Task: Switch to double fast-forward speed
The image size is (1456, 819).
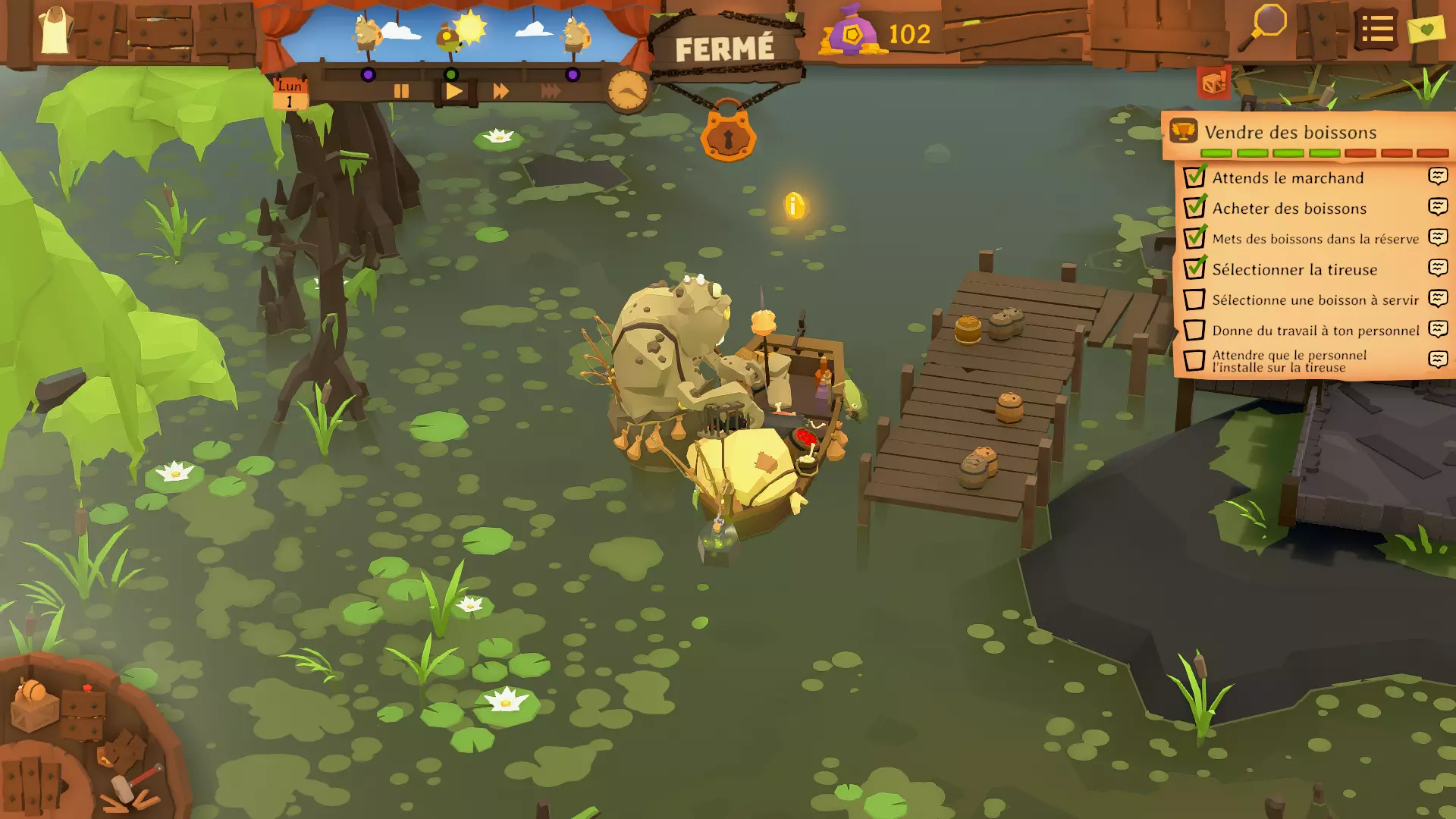Action: 500,92
